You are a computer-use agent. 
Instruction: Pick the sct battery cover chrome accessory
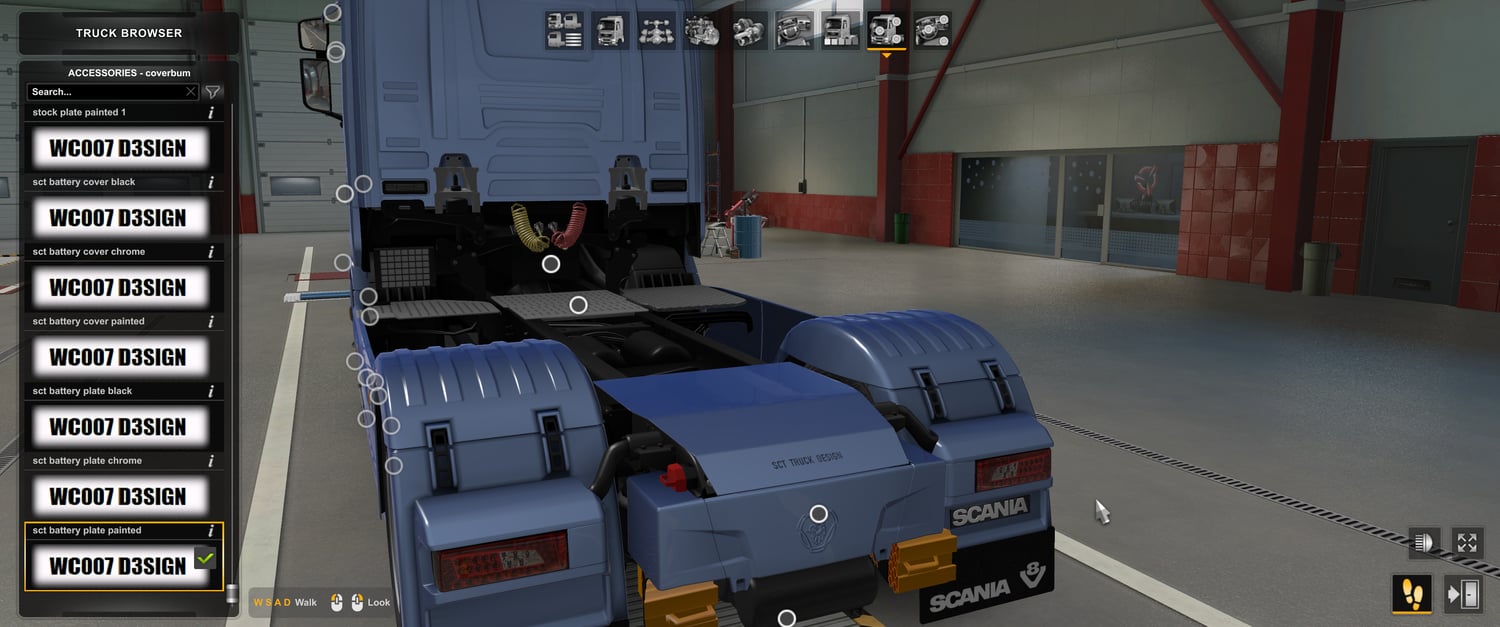click(x=118, y=288)
